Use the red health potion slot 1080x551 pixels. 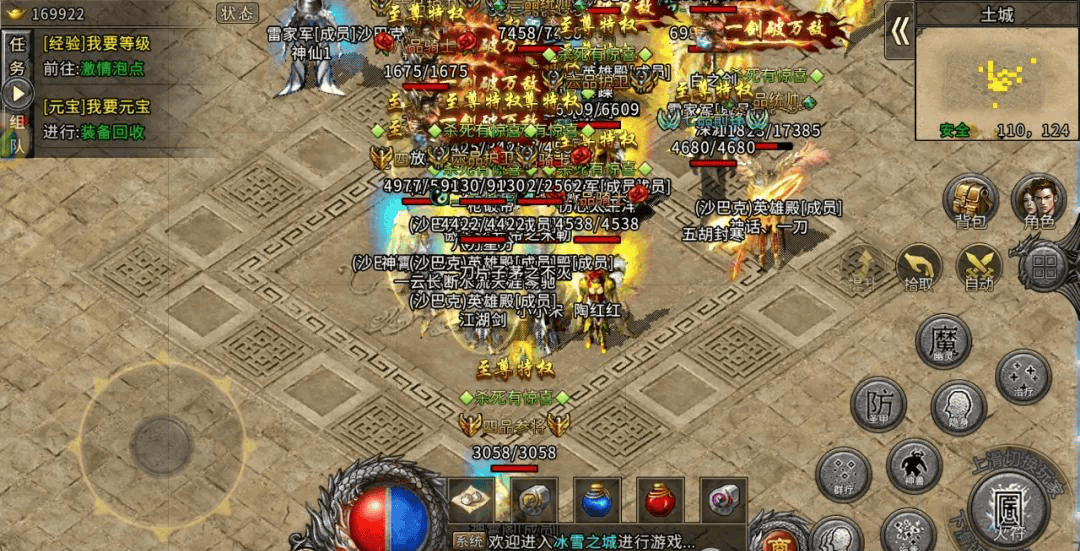point(659,499)
